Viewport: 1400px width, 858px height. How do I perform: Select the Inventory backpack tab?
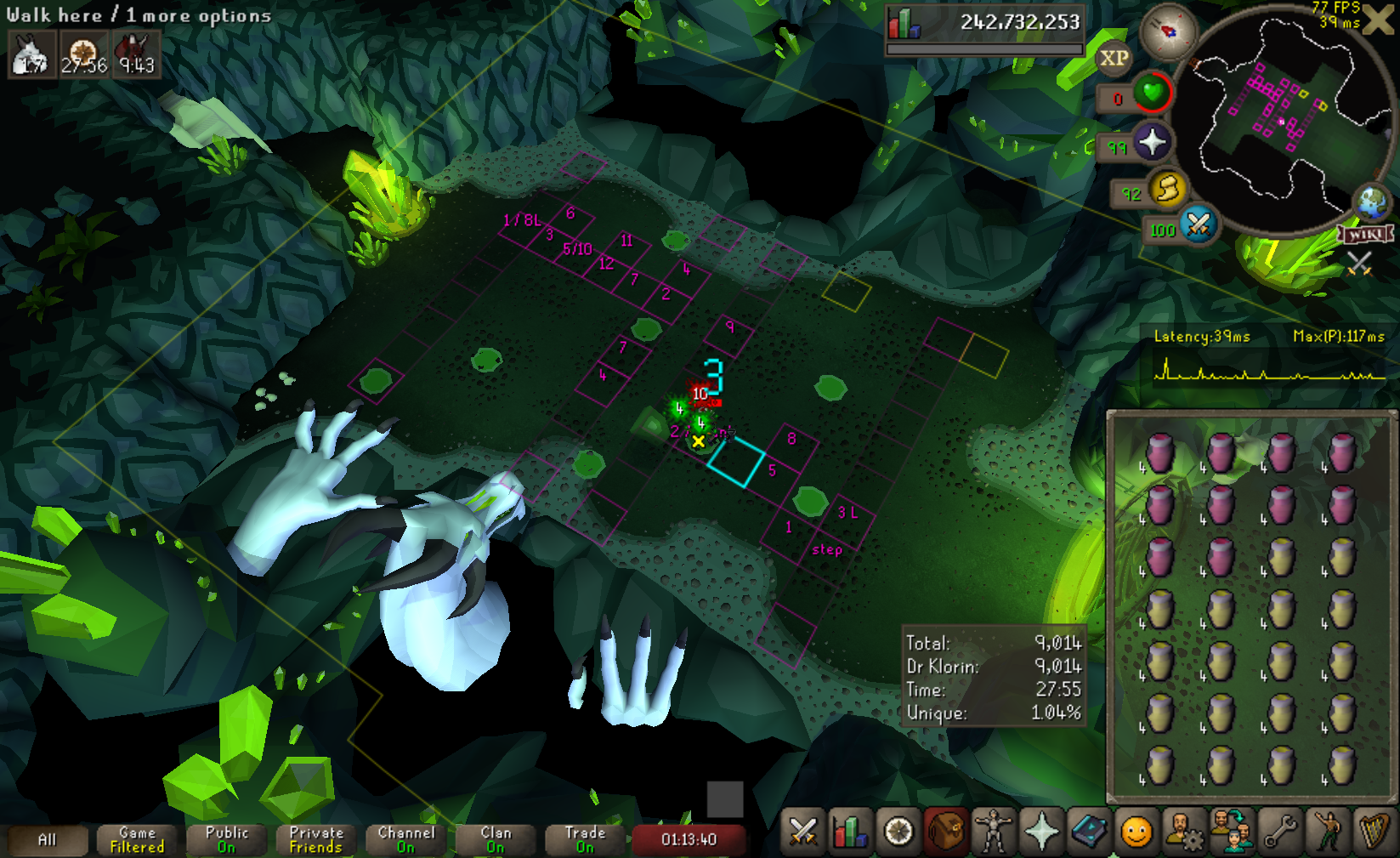pos(946,831)
